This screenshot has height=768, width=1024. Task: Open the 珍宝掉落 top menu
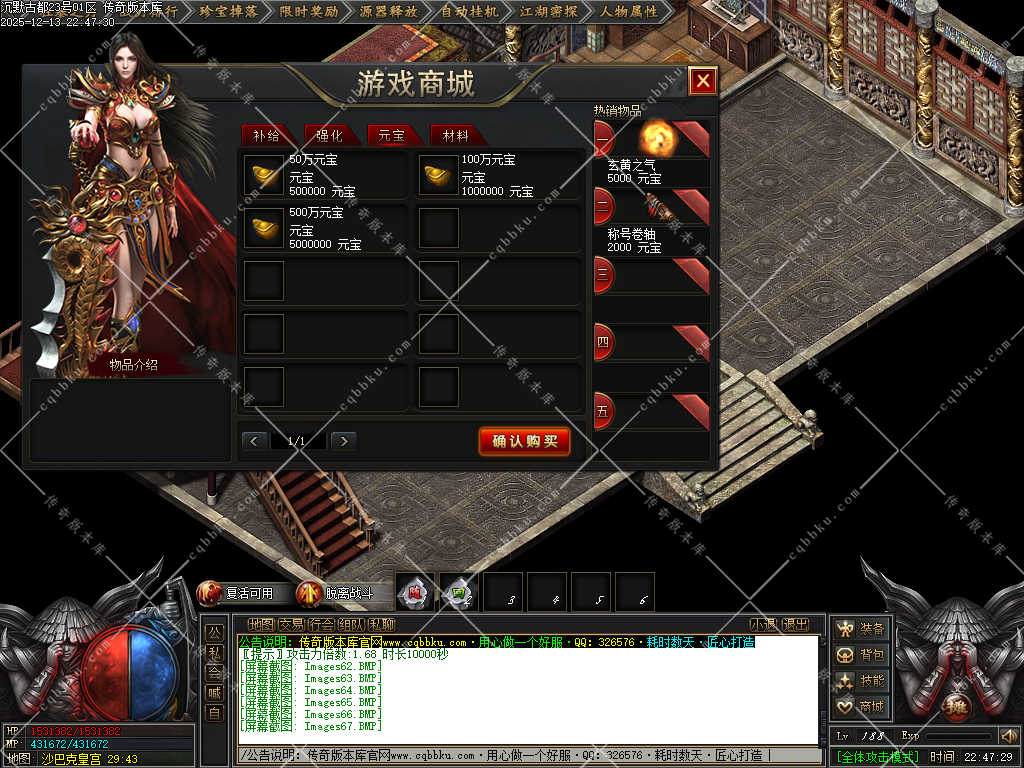[x=228, y=12]
